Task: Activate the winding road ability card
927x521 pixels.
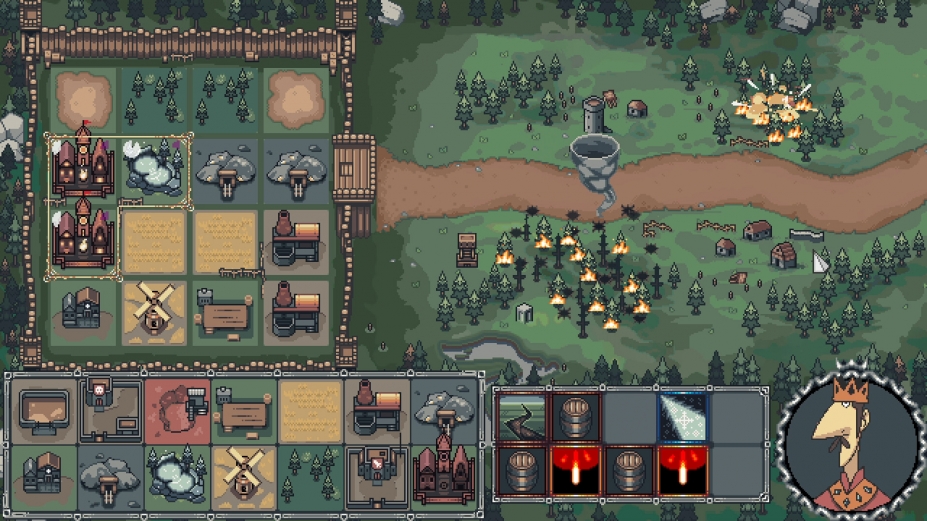Action: coord(522,417)
